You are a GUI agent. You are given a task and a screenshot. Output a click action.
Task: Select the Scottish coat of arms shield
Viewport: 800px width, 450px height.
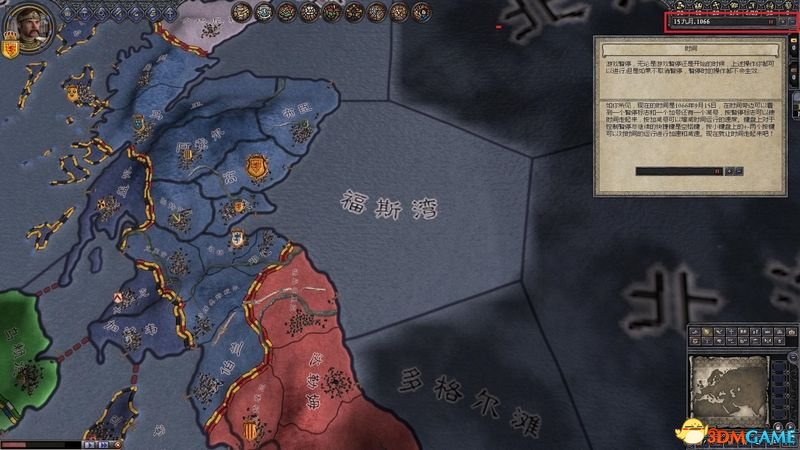coord(11,48)
